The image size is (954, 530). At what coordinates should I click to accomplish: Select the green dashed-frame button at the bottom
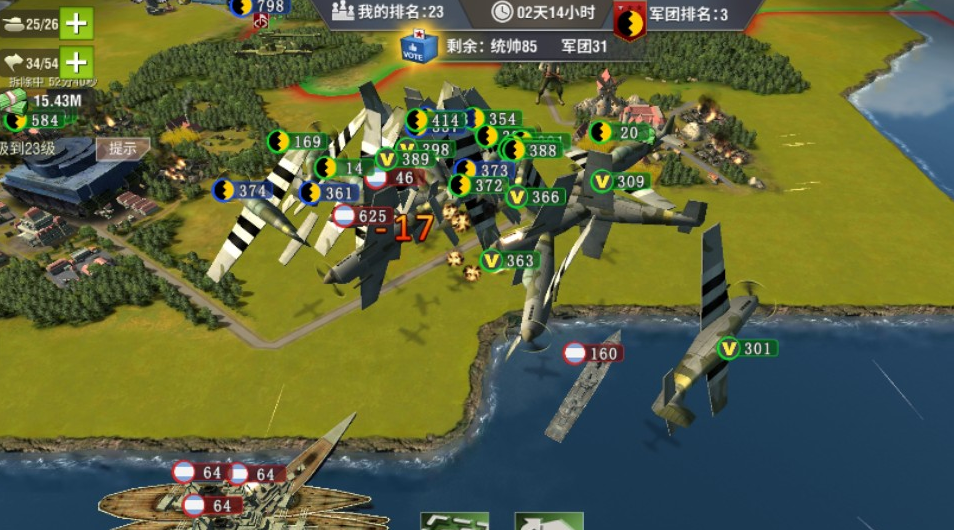(x=454, y=521)
